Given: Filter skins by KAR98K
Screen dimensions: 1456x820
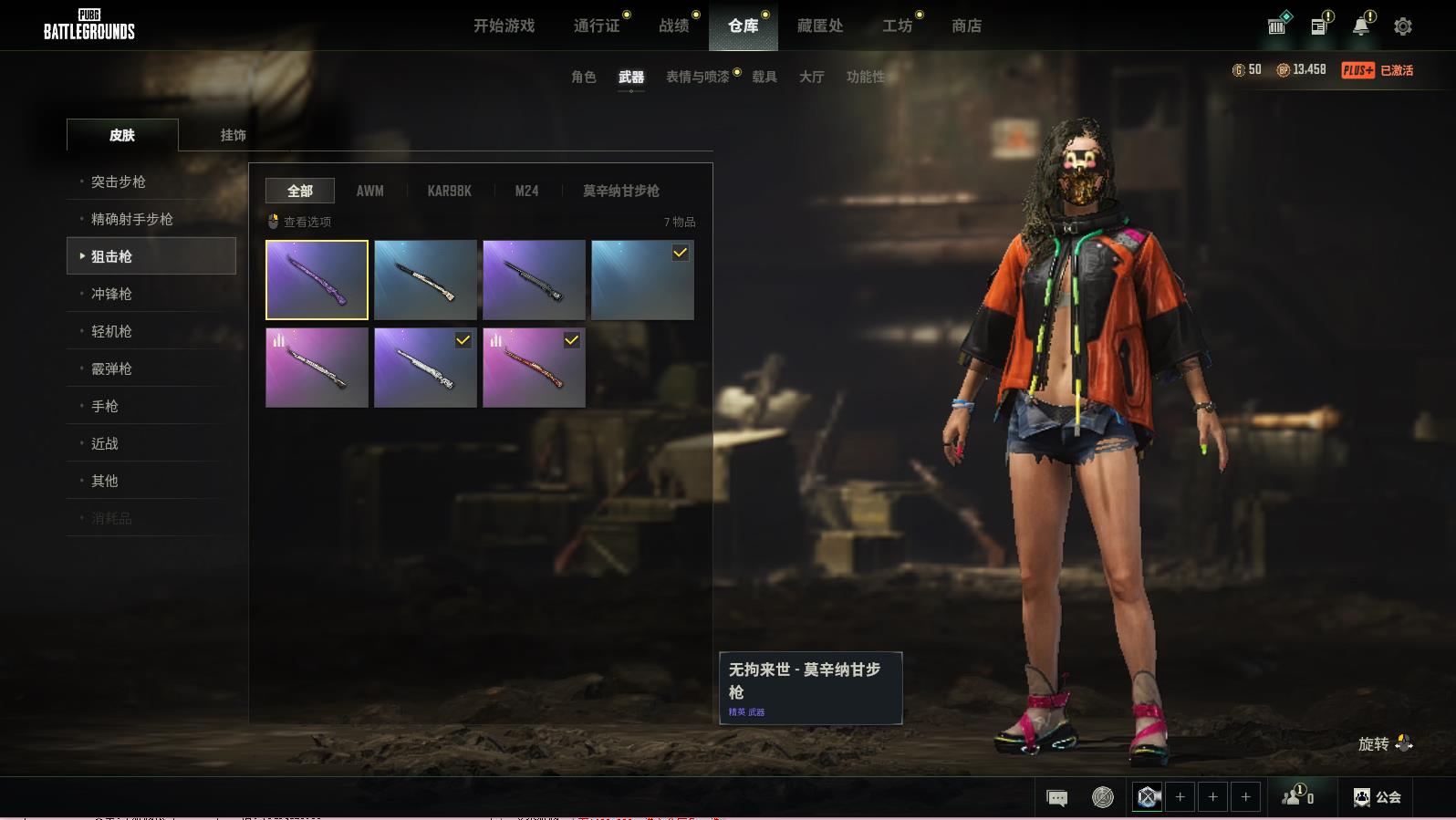Looking at the screenshot, I should point(449,191).
